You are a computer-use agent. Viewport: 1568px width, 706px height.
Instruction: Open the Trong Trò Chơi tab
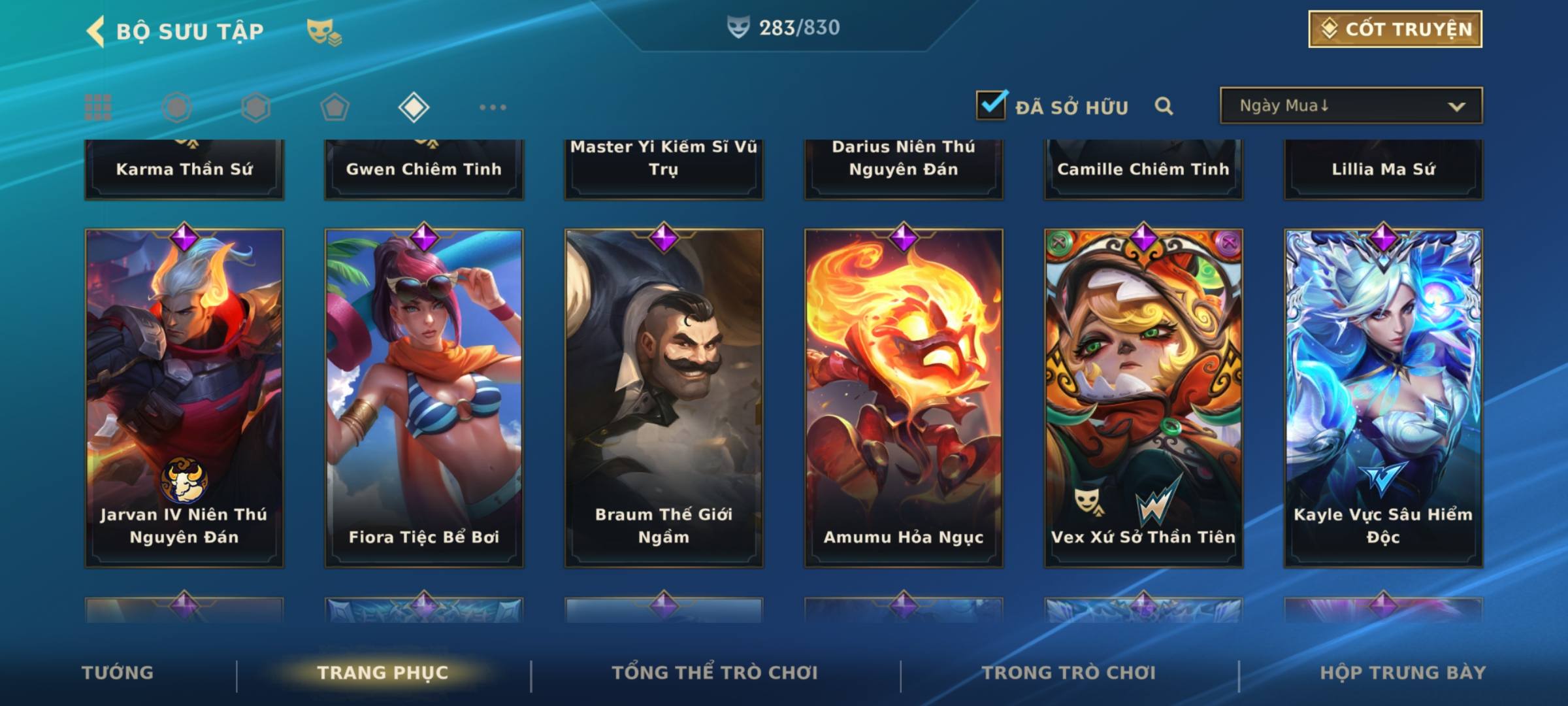[1069, 673]
